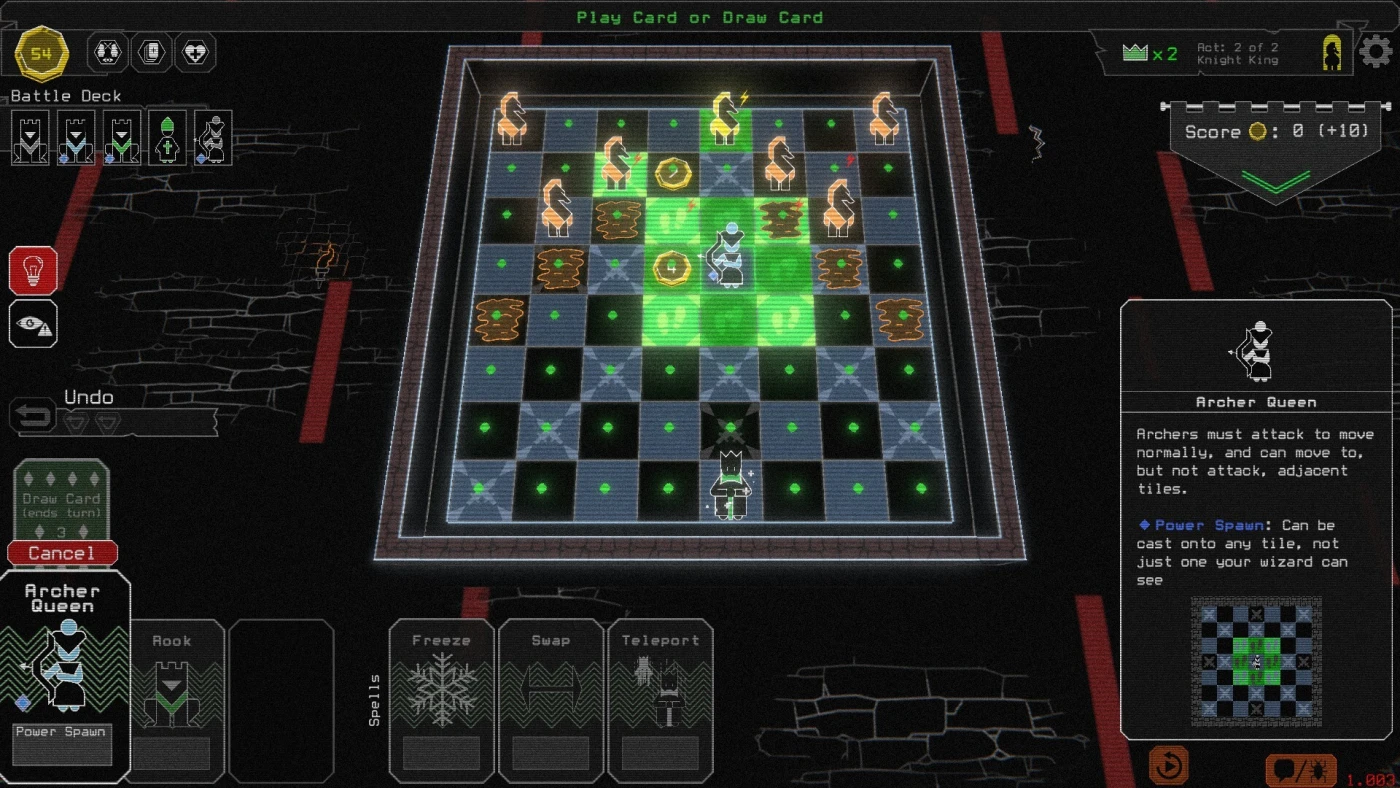This screenshot has height=788, width=1400.
Task: Open the feedback and bug report button
Action: click(x=1300, y=770)
